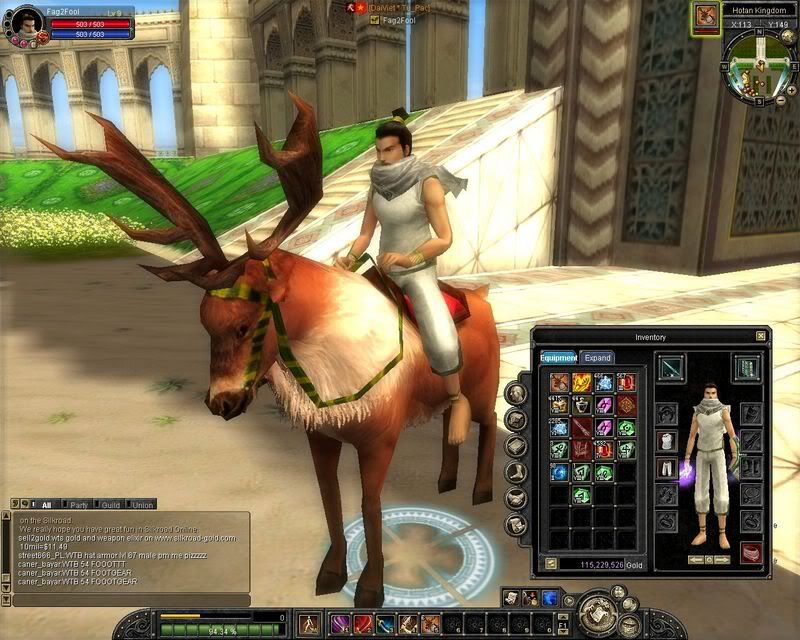Switch chat to the Guild tab
800x640 pixels.
110,505
